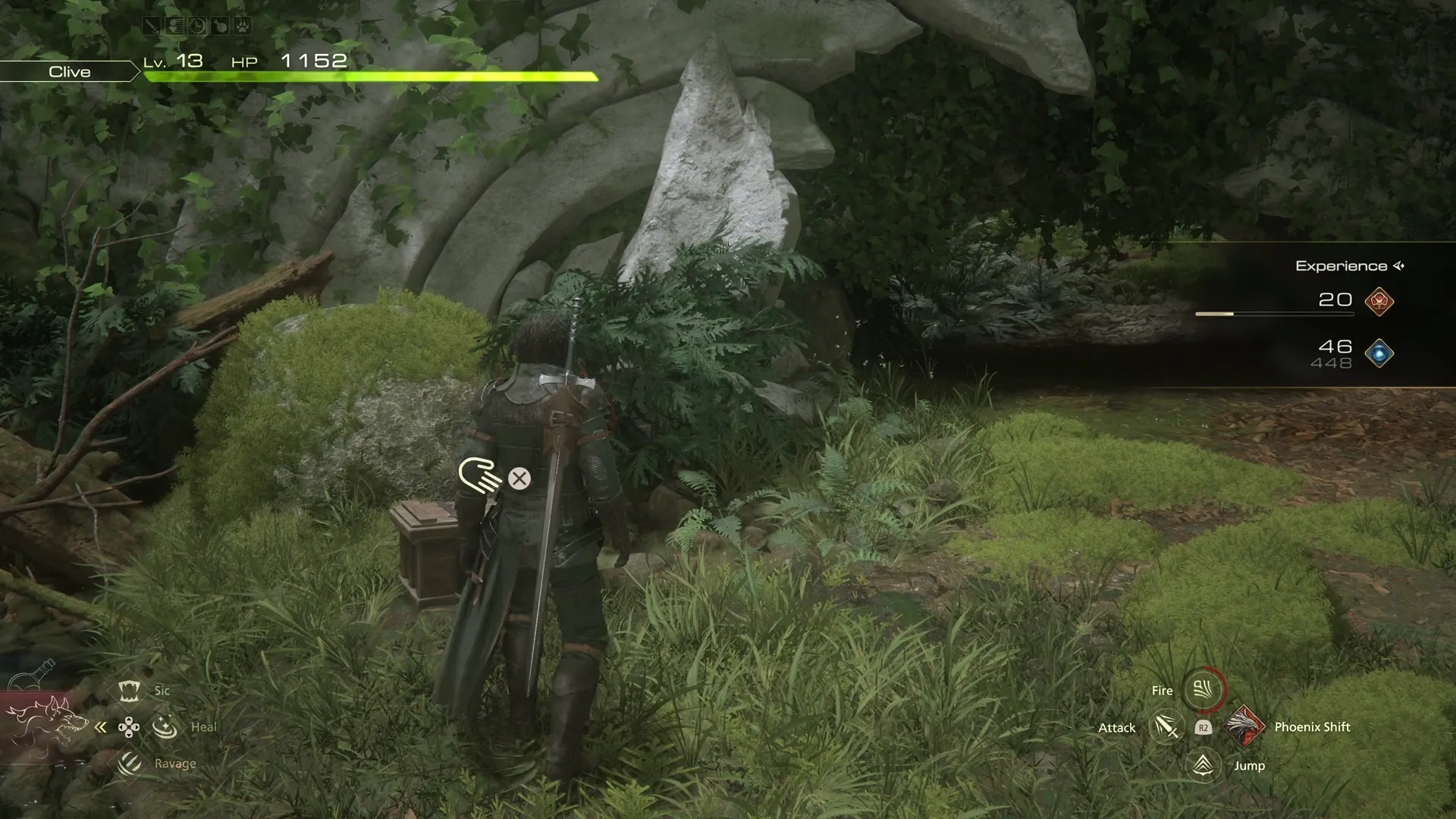Screen dimensions: 1456x819
Task: Click the blue ability points crystal icon
Action: [x=1379, y=353]
